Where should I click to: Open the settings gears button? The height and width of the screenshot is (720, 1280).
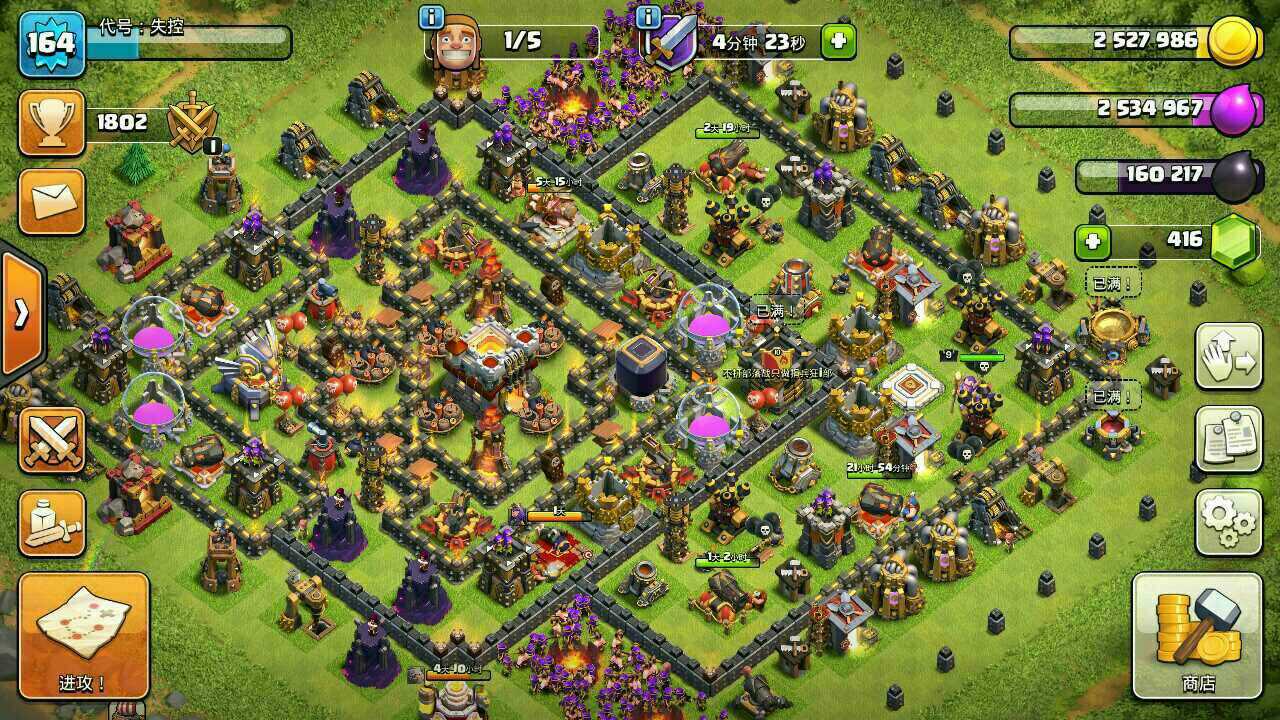coord(1228,522)
